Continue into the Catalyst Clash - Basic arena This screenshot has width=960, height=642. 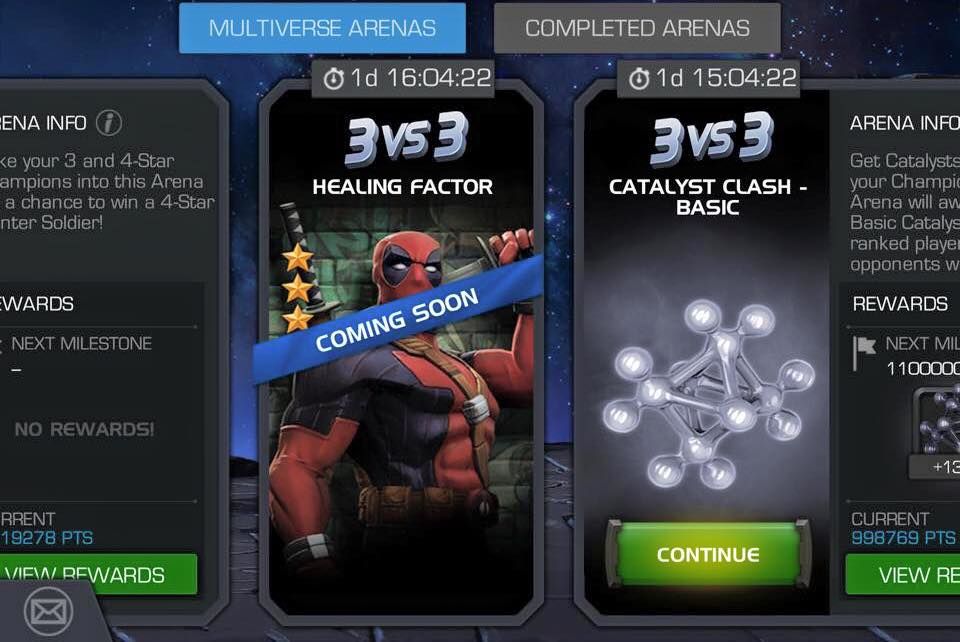tap(707, 554)
